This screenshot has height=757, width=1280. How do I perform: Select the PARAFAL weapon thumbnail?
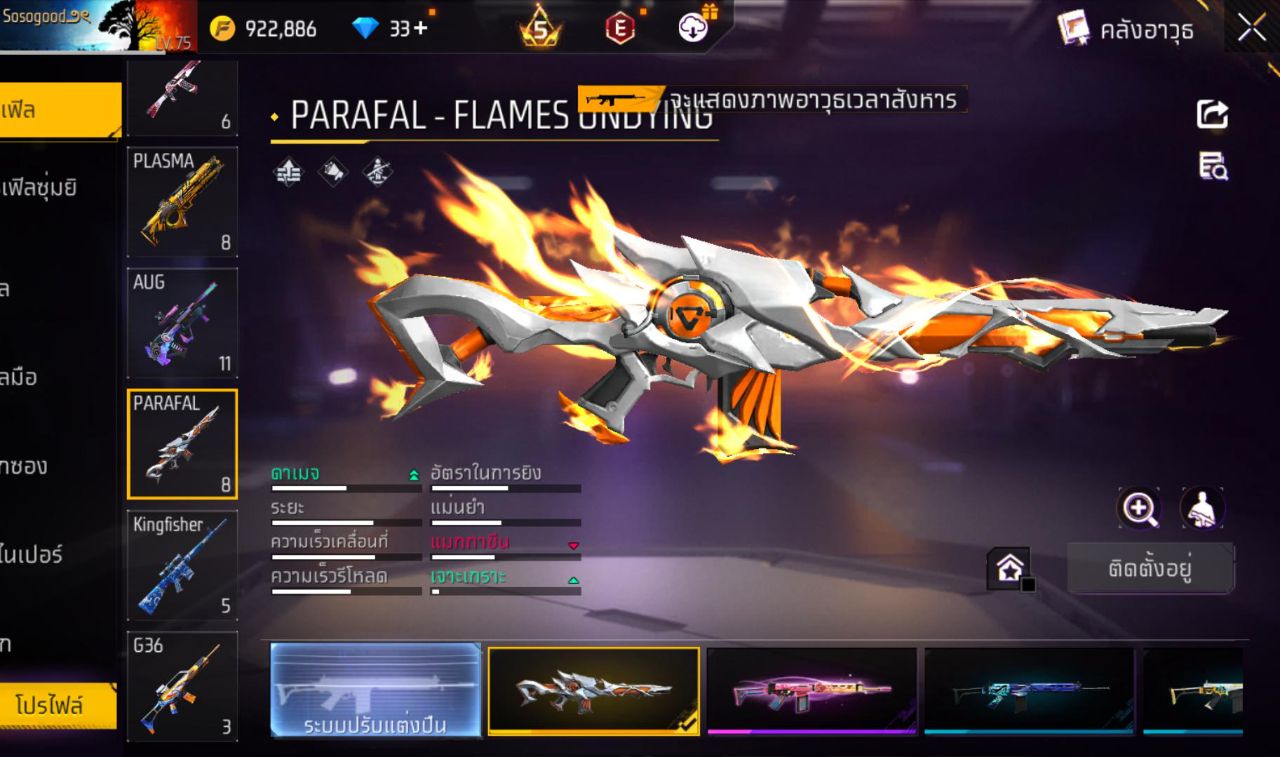tap(182, 443)
